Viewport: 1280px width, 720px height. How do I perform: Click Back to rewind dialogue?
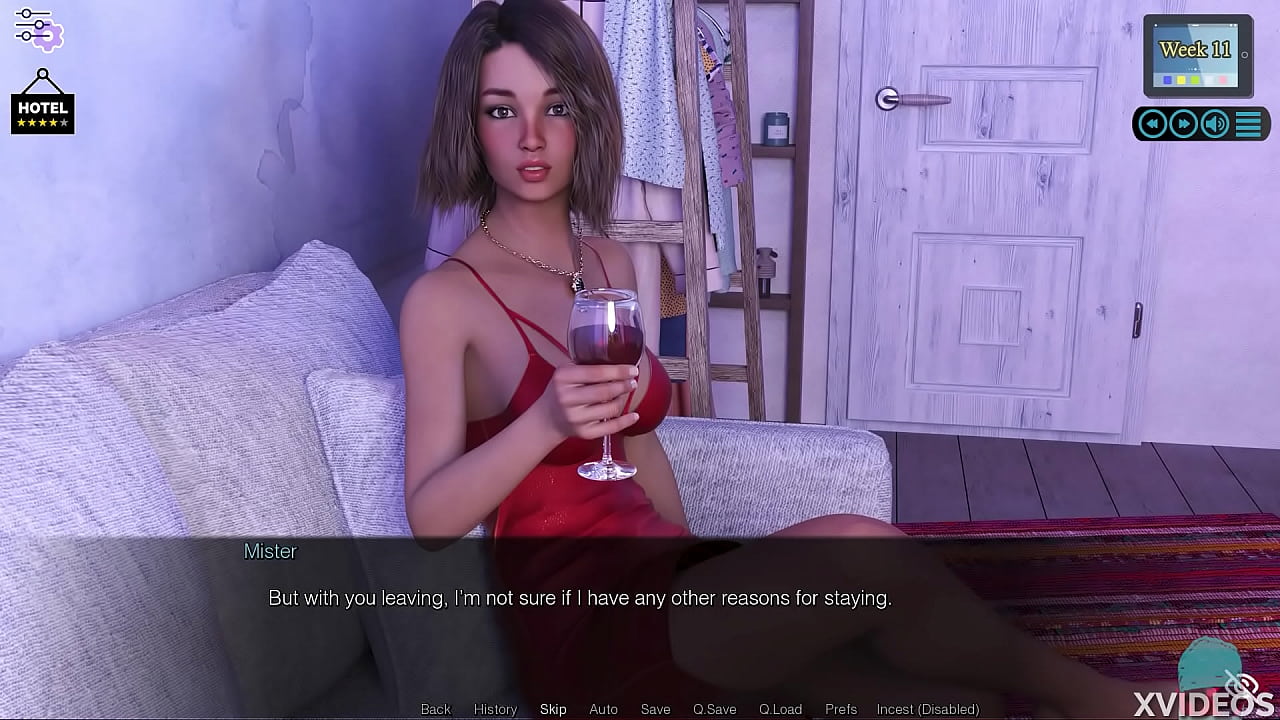435,708
